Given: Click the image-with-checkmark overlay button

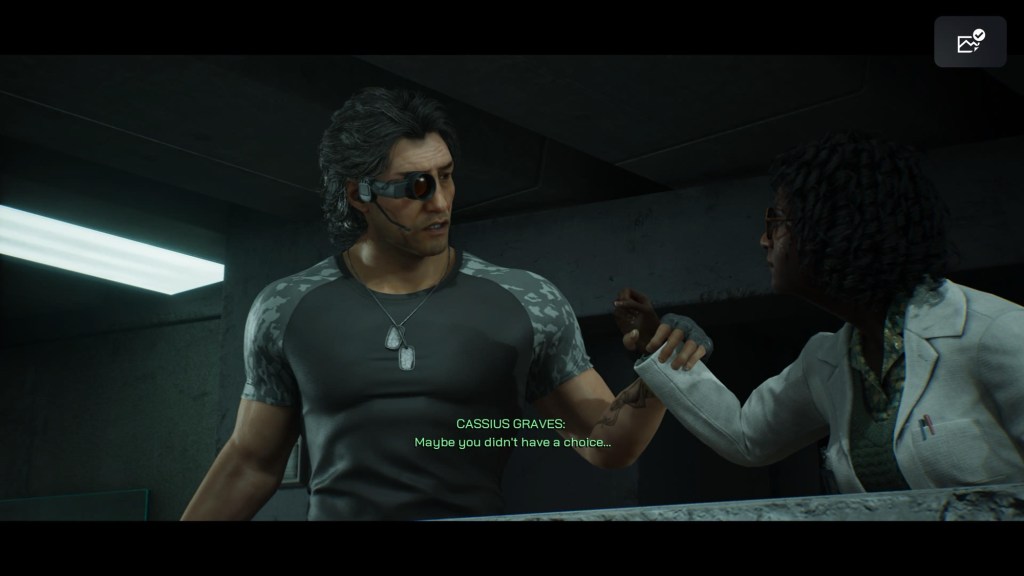Looking at the screenshot, I should (x=970, y=42).
